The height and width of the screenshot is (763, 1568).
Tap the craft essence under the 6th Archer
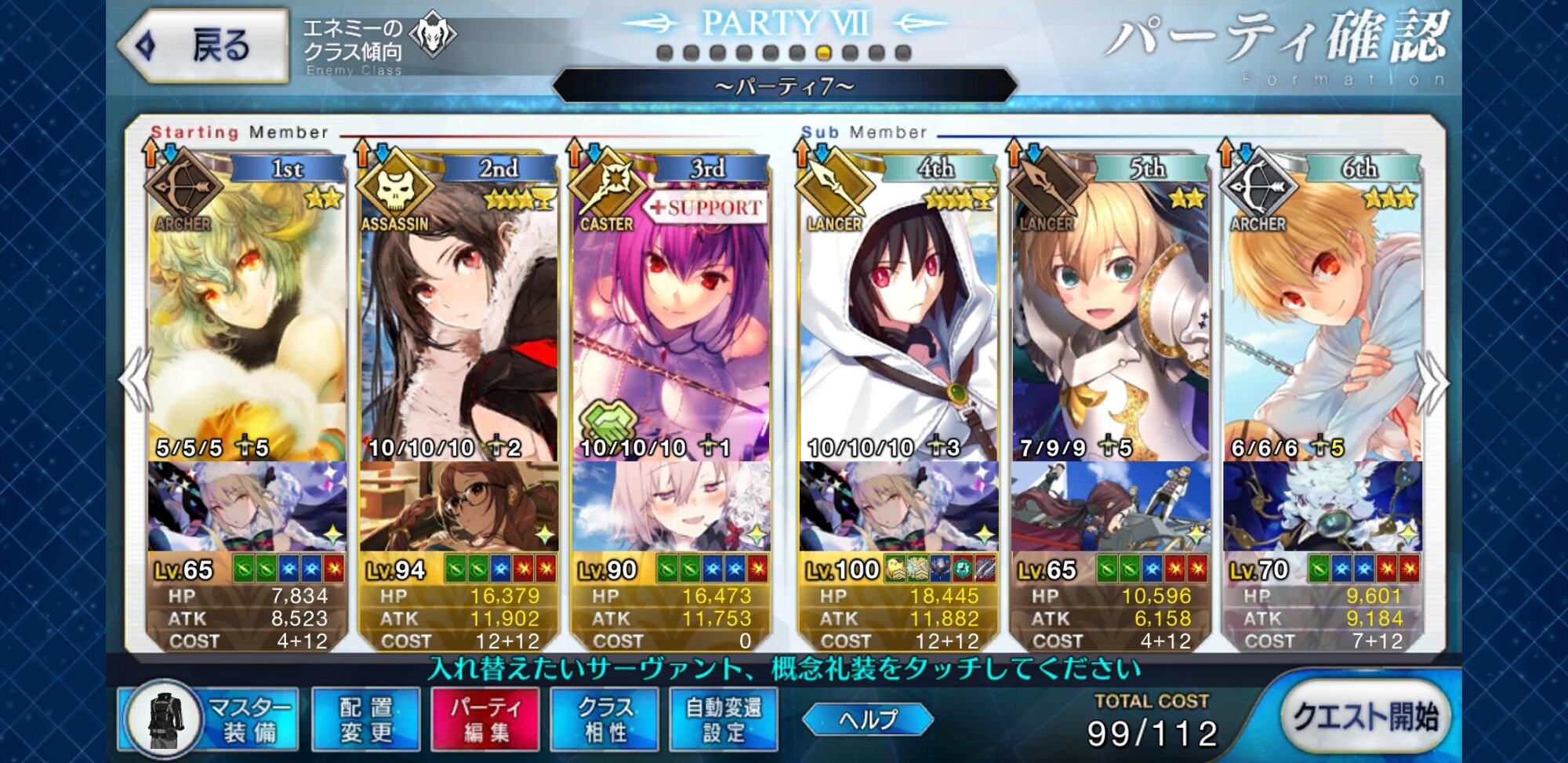(1322, 507)
